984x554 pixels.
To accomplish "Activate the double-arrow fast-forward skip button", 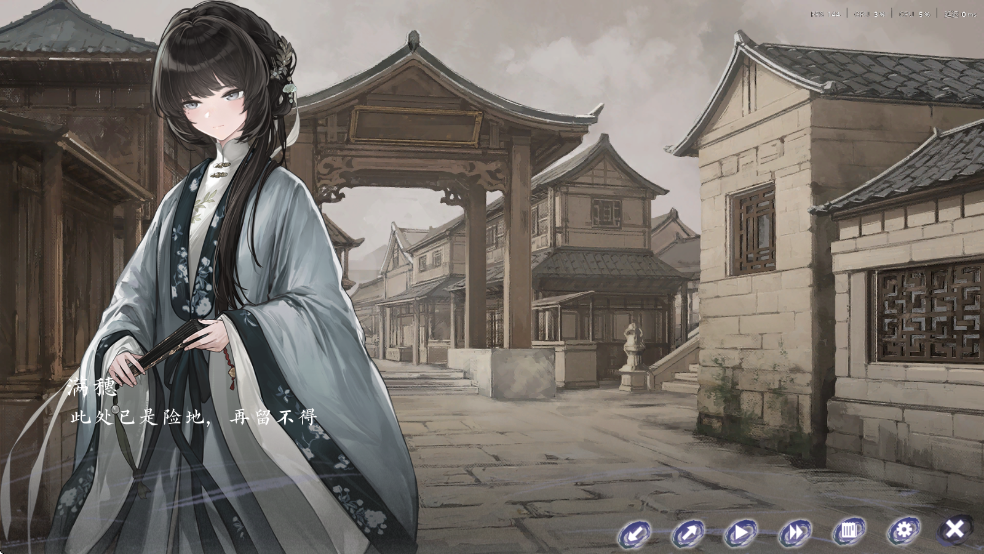I will tap(795, 532).
